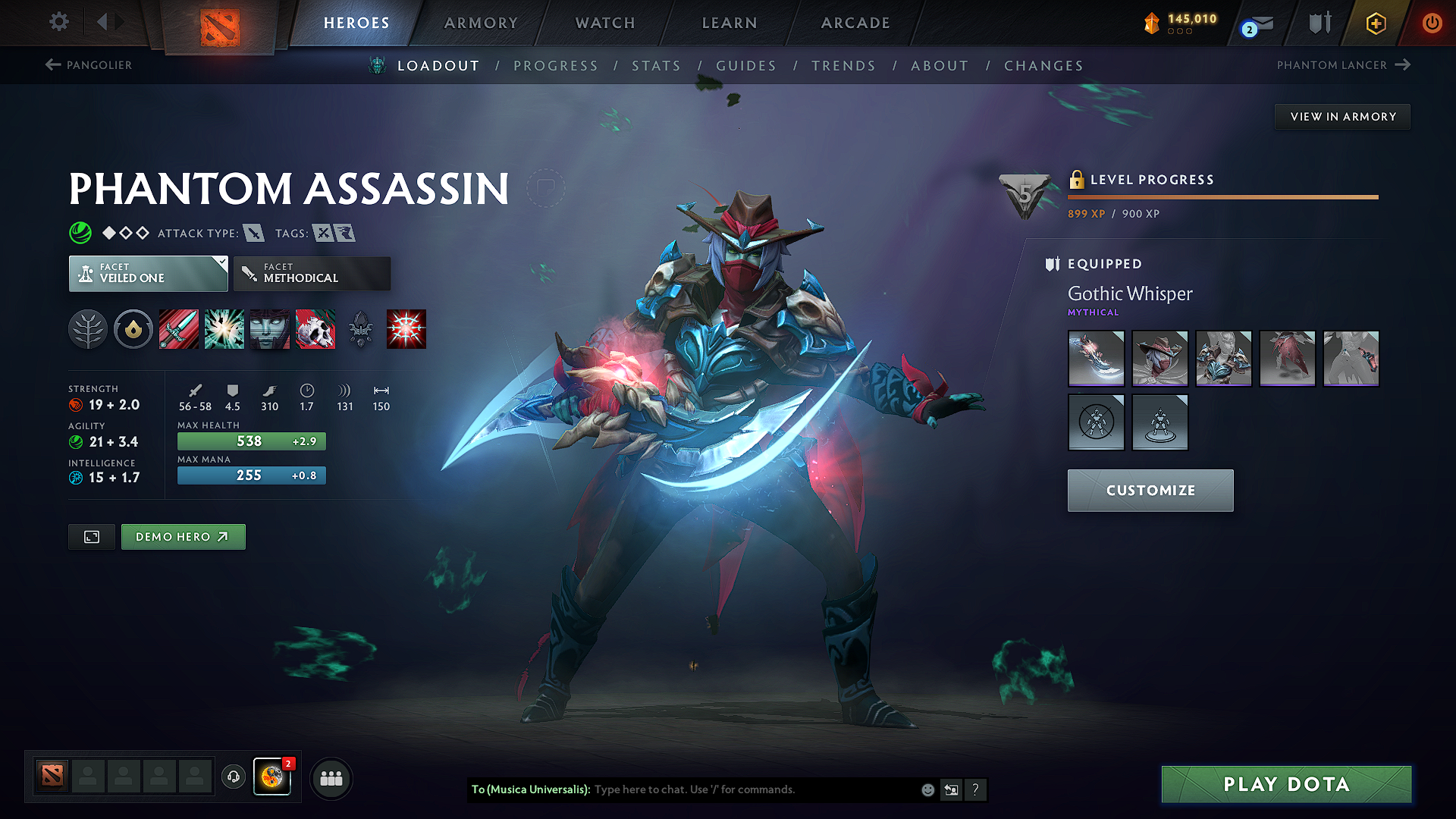This screenshot has width=1456, height=819.
Task: Open the Armory menu in the top bar
Action: pyautogui.click(x=480, y=23)
